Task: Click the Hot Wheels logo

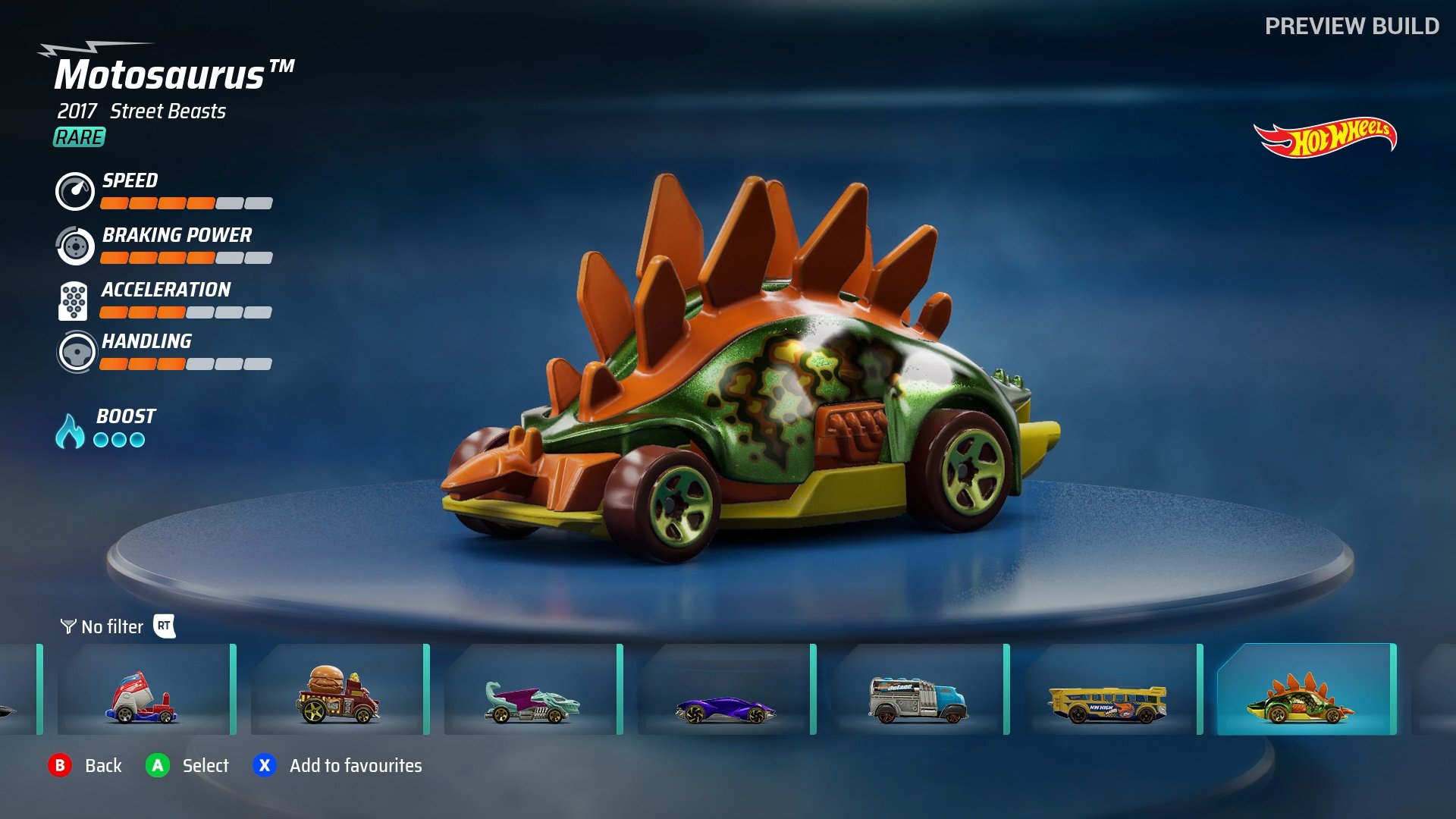Action: (x=1326, y=136)
